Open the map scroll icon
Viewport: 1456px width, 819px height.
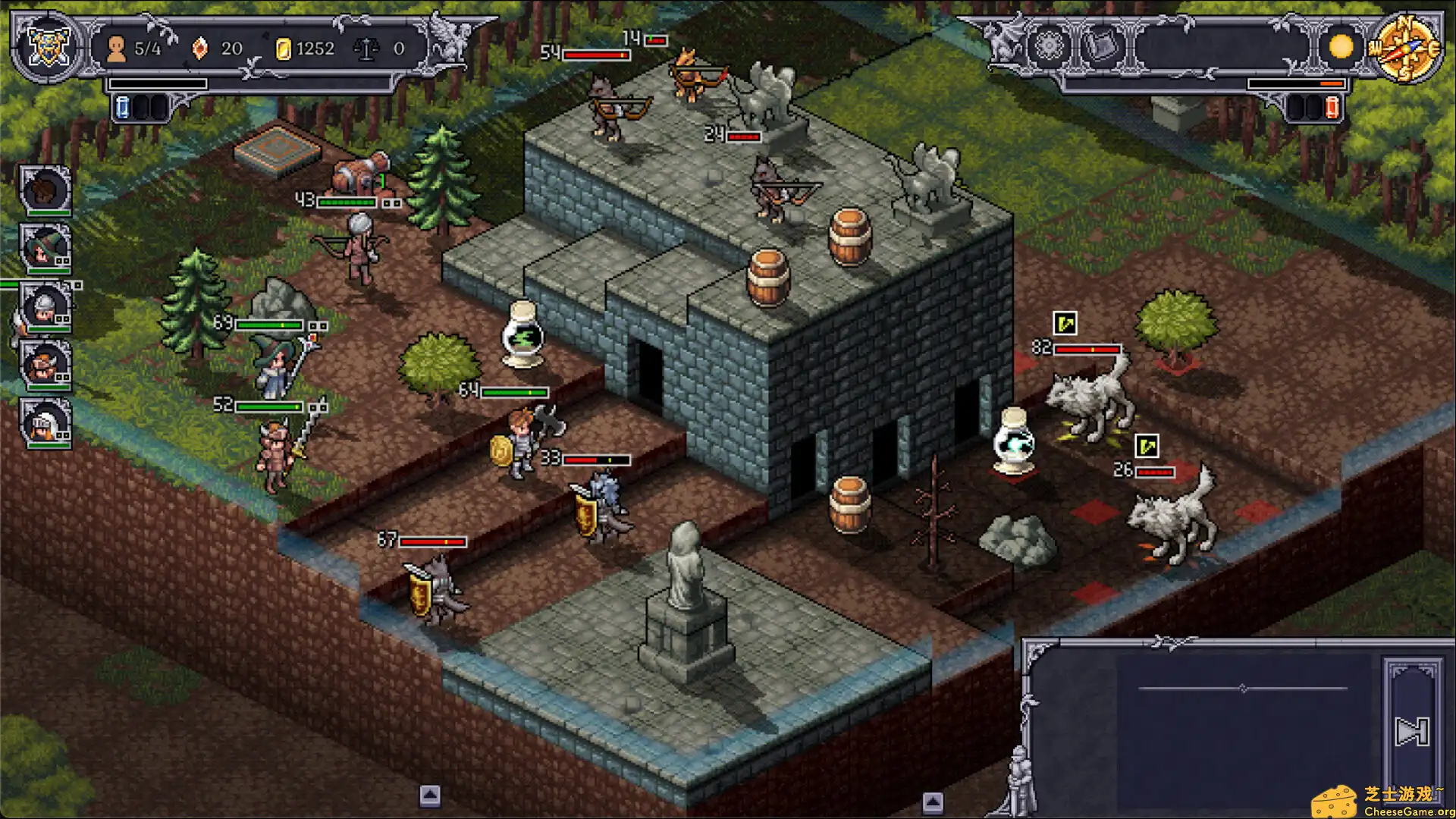[x=1101, y=47]
